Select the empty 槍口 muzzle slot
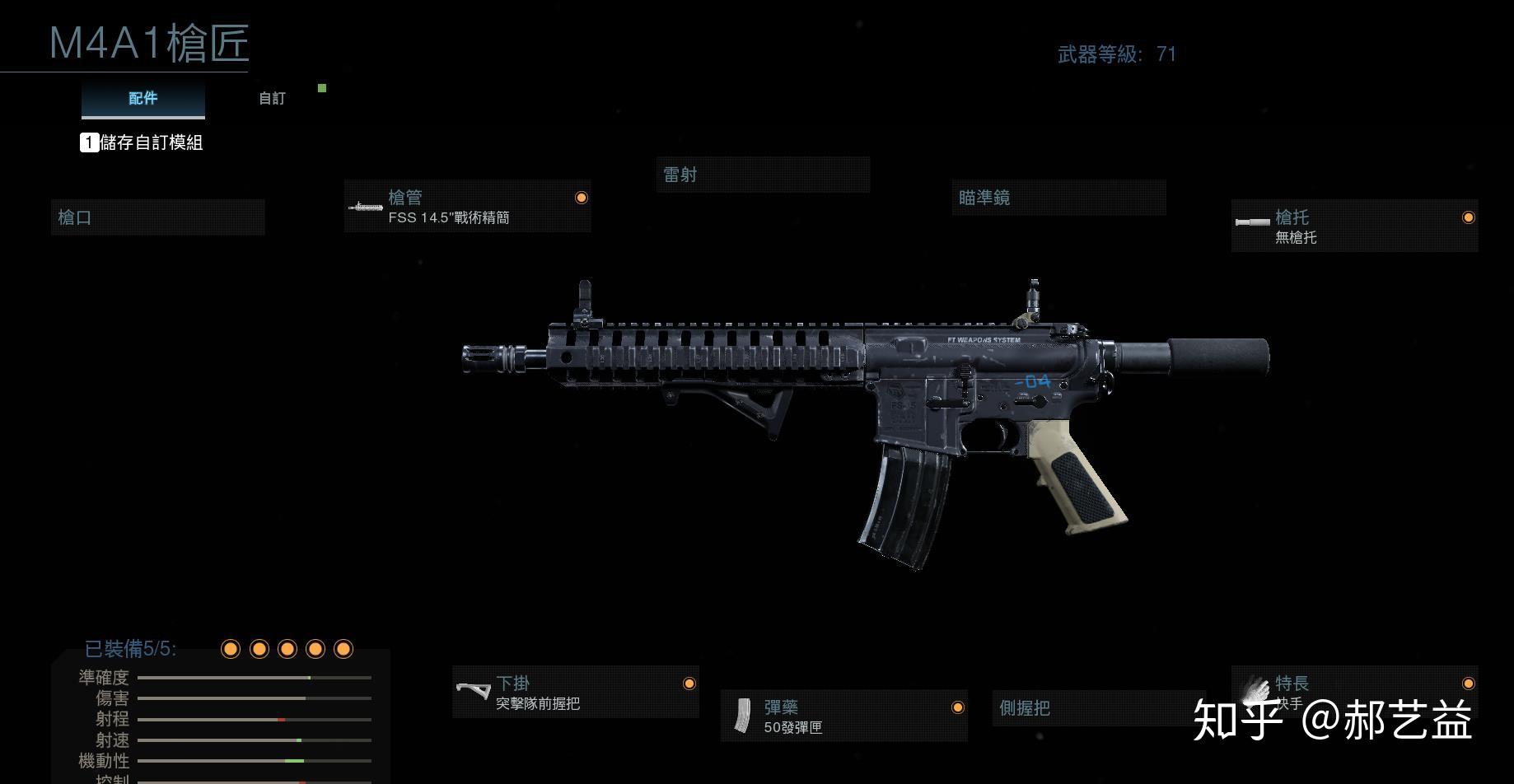Viewport: 1514px width, 784px height. 157,217
